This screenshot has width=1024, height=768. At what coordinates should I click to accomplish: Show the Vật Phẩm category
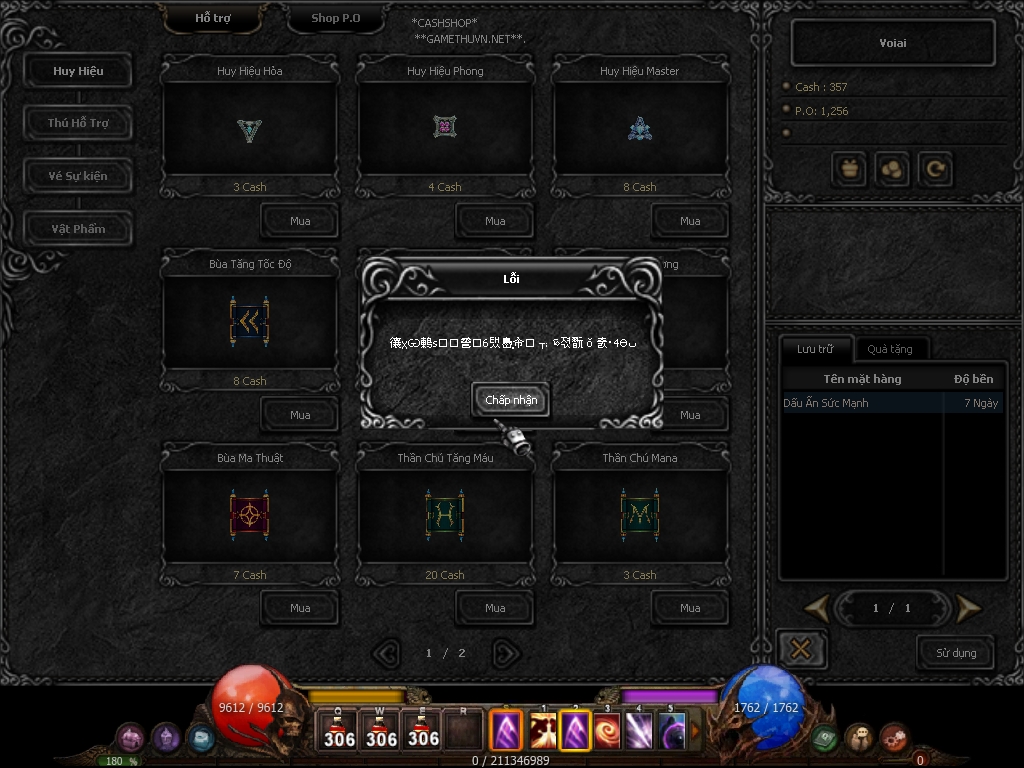point(78,229)
